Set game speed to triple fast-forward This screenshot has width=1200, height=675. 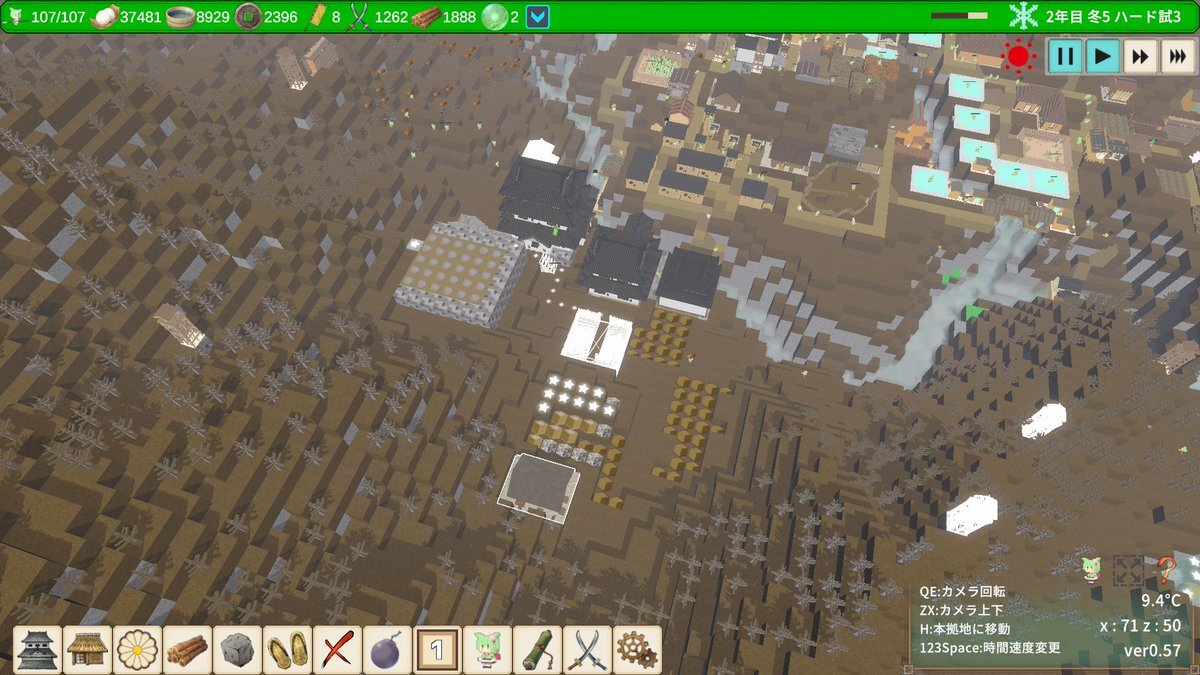pyautogui.click(x=1176, y=56)
